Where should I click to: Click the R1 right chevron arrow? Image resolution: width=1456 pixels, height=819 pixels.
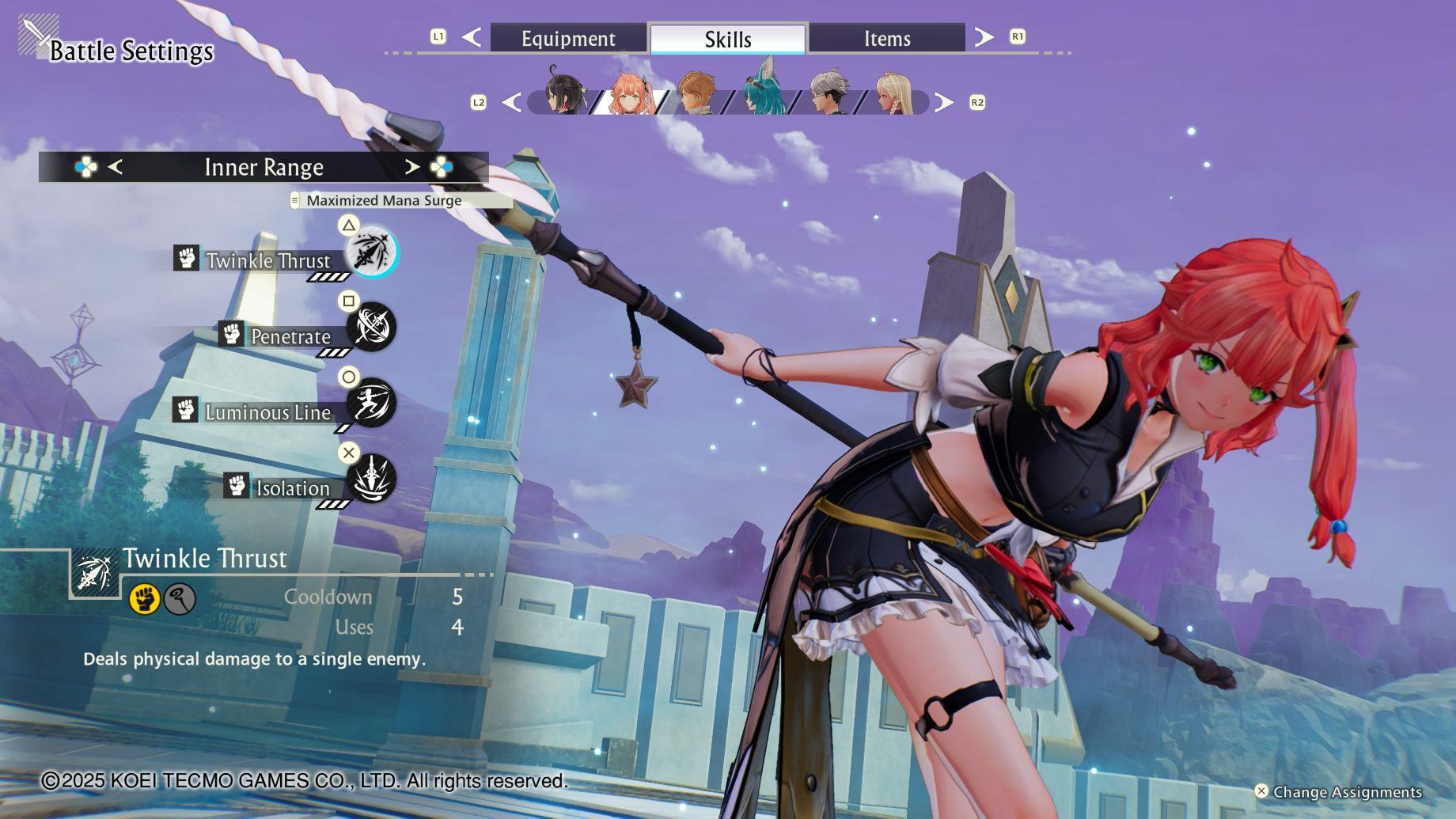(x=984, y=36)
